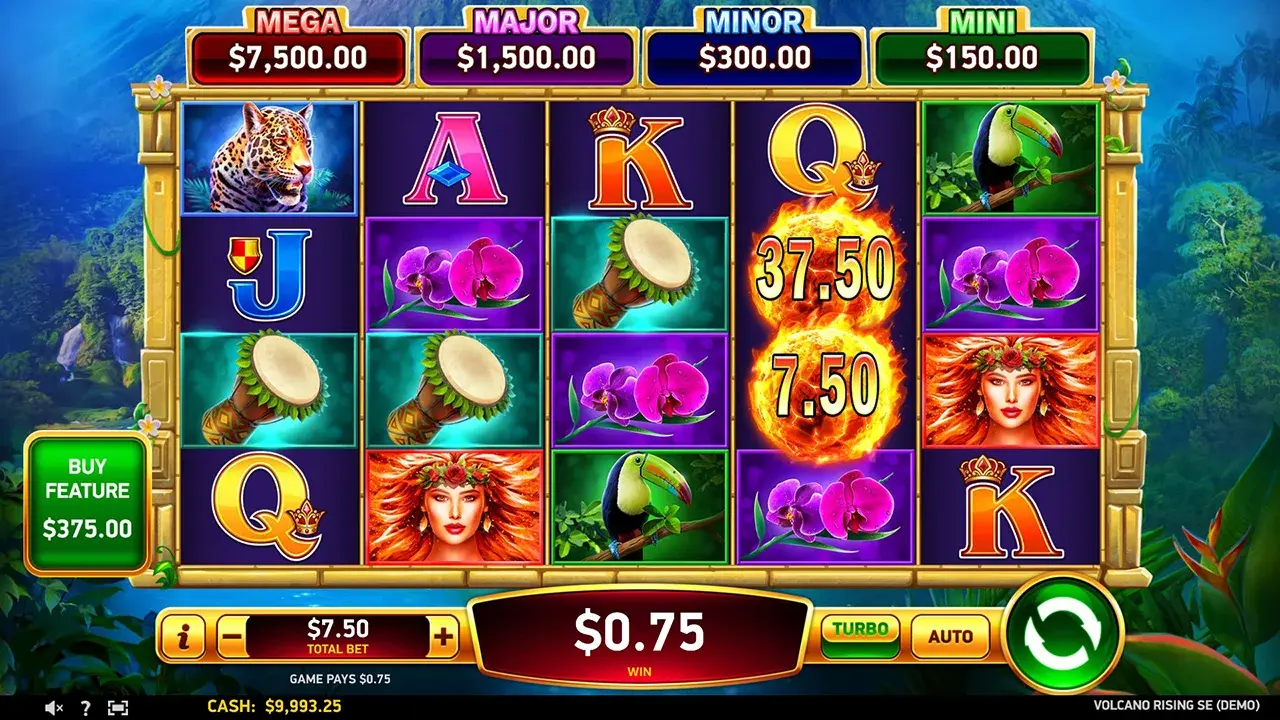
Task: Open the paytable info button
Action: 183,635
